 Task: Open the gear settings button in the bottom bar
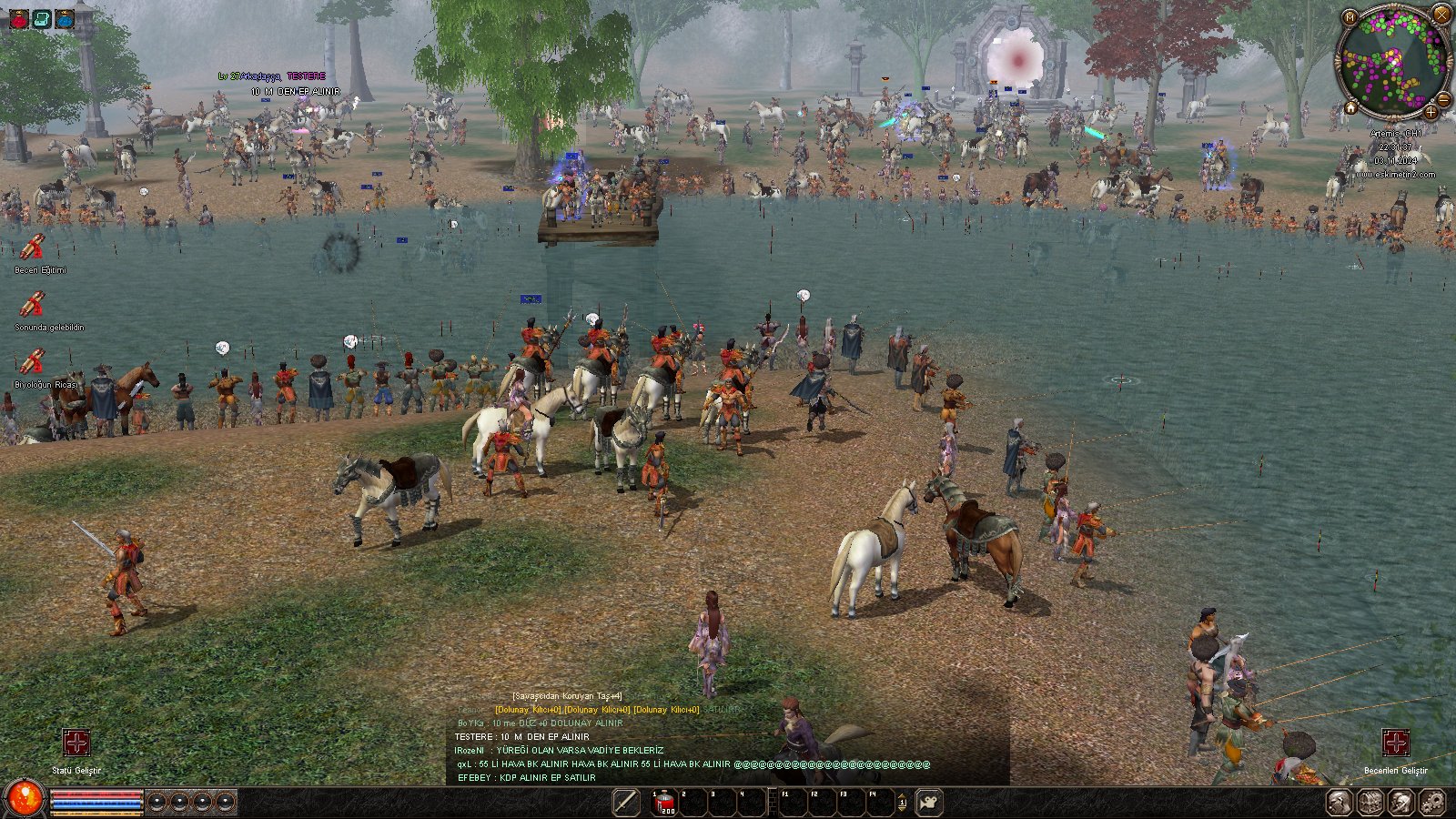point(1431,803)
